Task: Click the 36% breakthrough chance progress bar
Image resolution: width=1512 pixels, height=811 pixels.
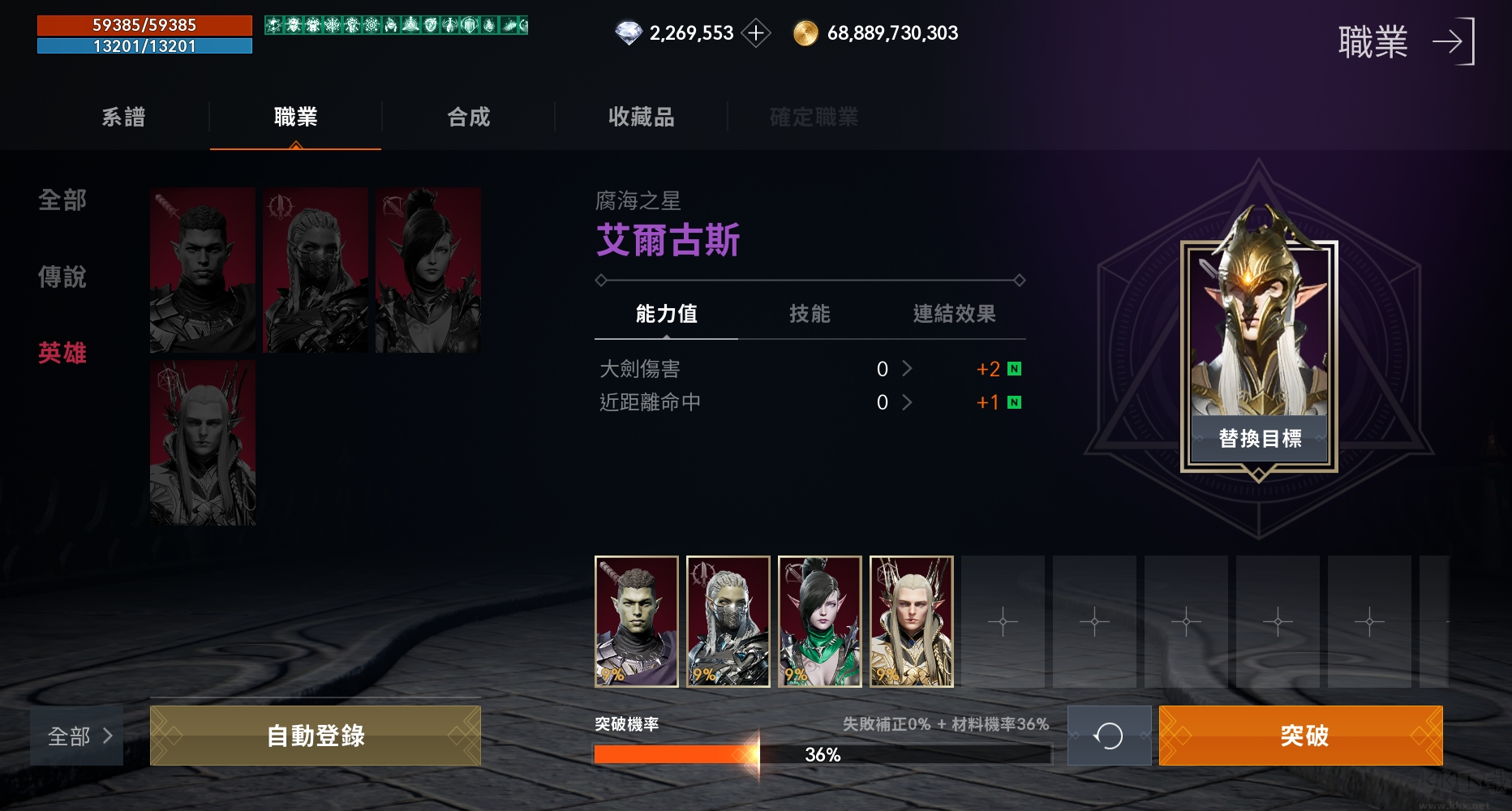Action: [821, 755]
